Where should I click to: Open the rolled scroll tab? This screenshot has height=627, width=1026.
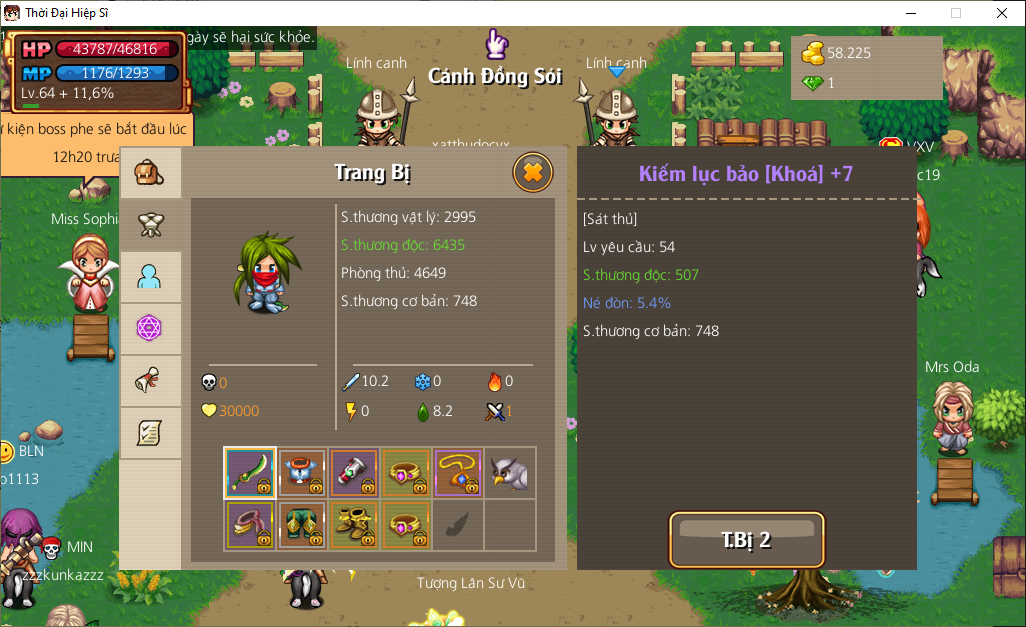click(x=150, y=380)
